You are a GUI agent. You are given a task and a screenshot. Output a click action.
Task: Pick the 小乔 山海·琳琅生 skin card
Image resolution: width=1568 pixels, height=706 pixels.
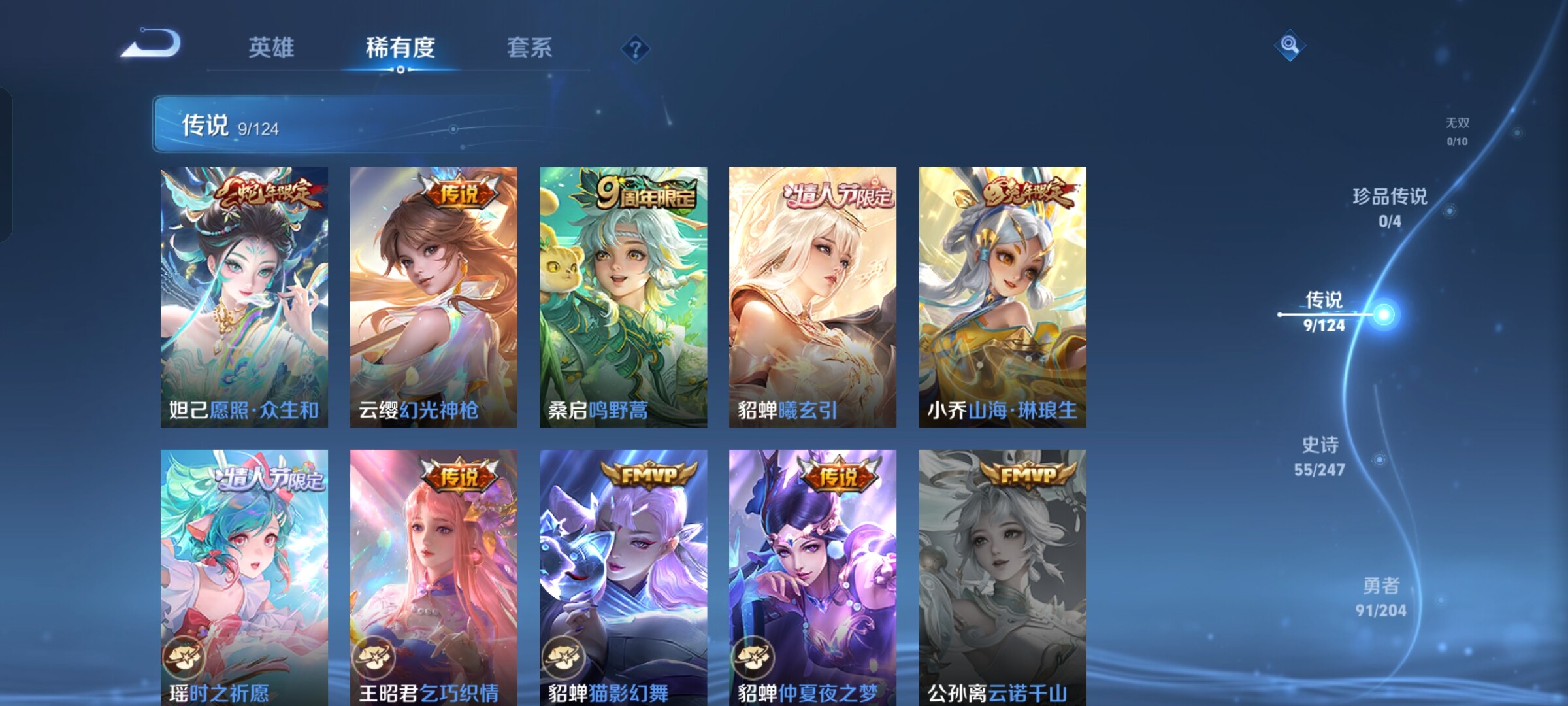coord(1002,297)
